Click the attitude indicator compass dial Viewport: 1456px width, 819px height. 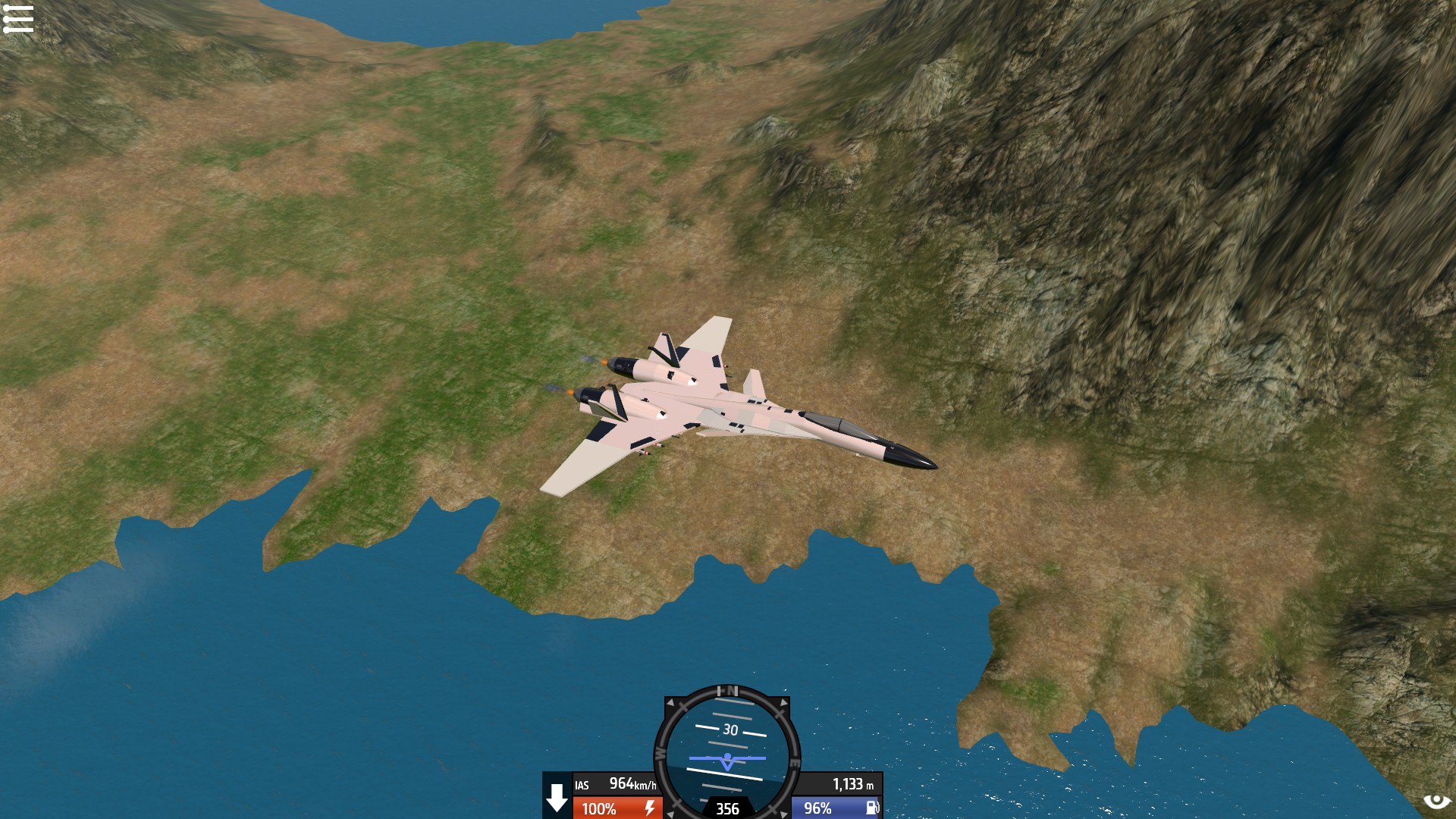coord(727,751)
